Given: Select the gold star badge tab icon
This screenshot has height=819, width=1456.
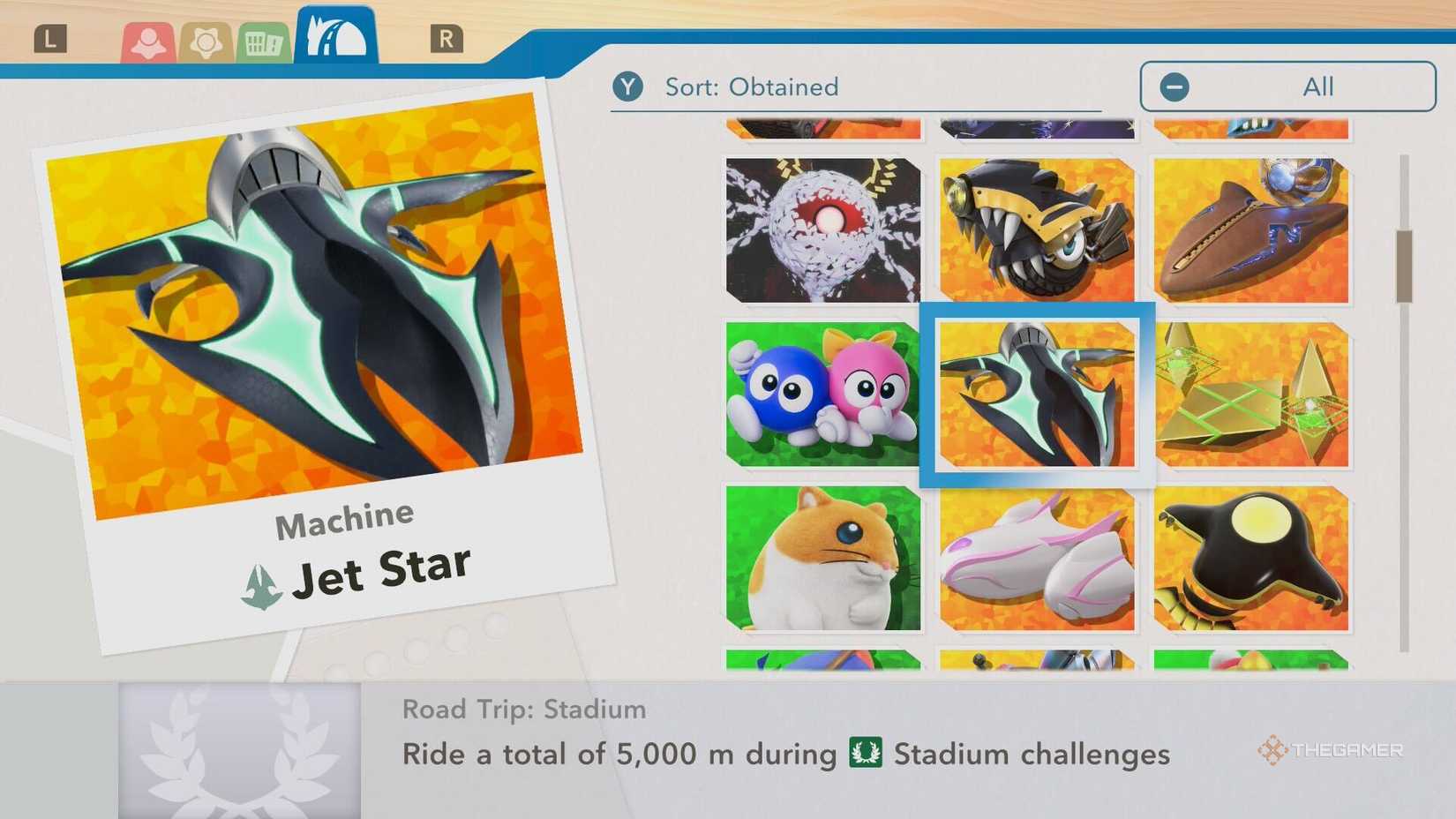Looking at the screenshot, I should coord(206,39).
